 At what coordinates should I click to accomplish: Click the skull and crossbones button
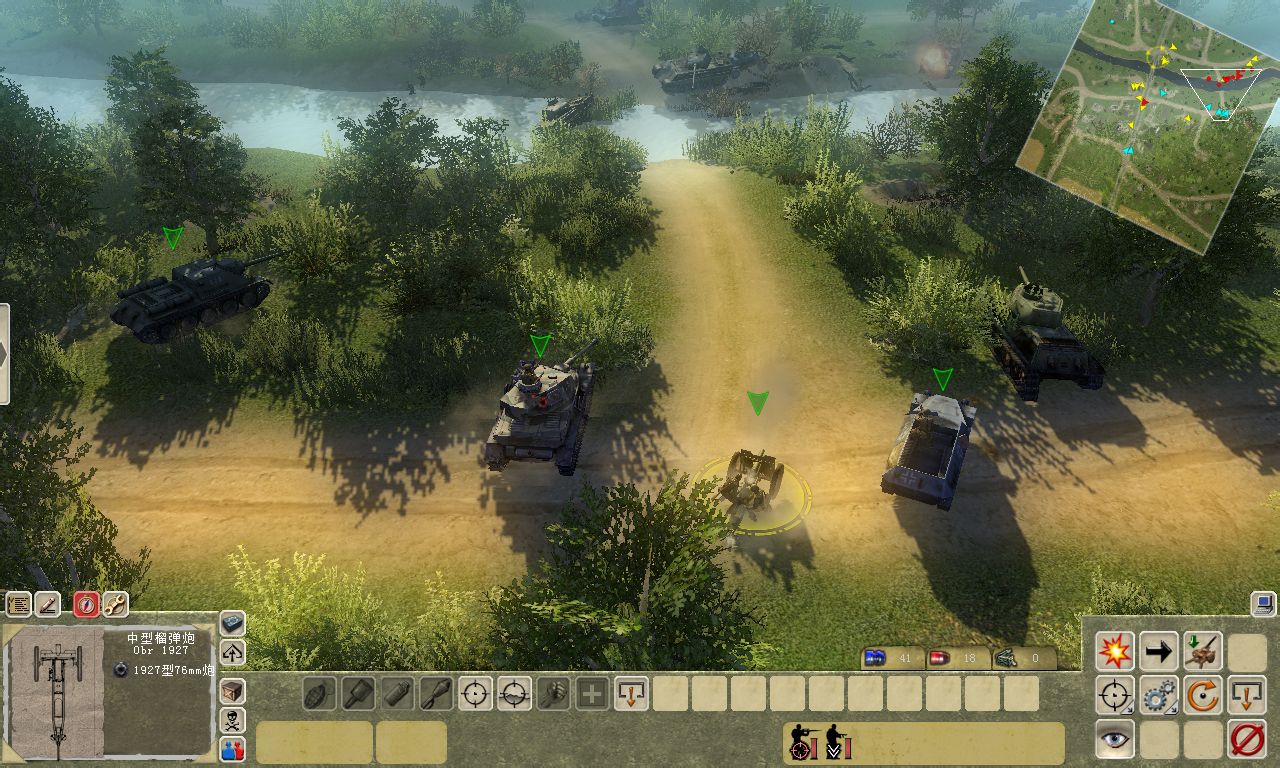[232, 720]
